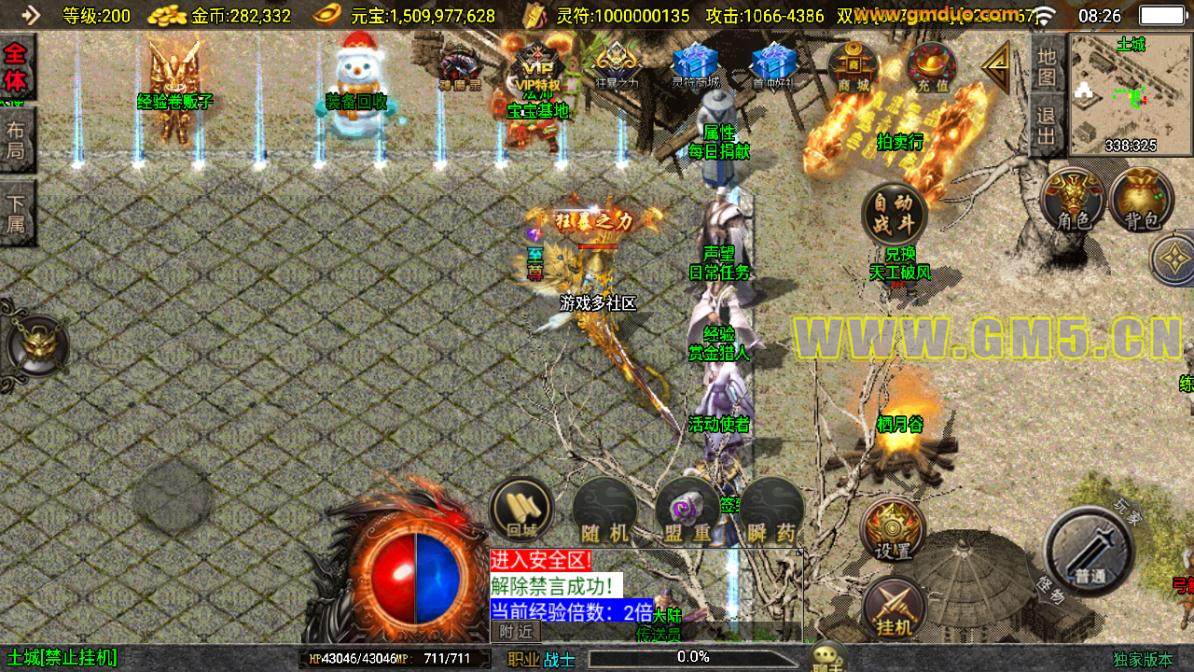
Task: Activate the 挂机 auto-farm button
Action: 894,607
